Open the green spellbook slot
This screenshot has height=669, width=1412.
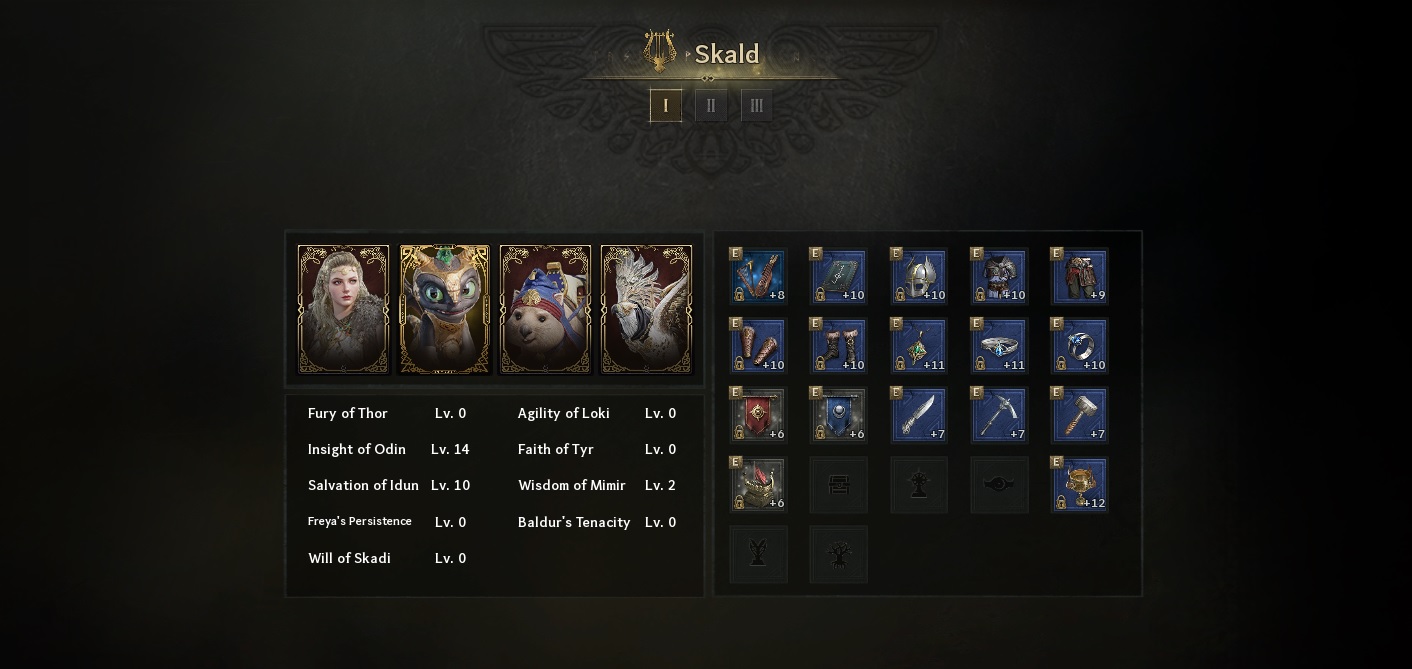838,276
